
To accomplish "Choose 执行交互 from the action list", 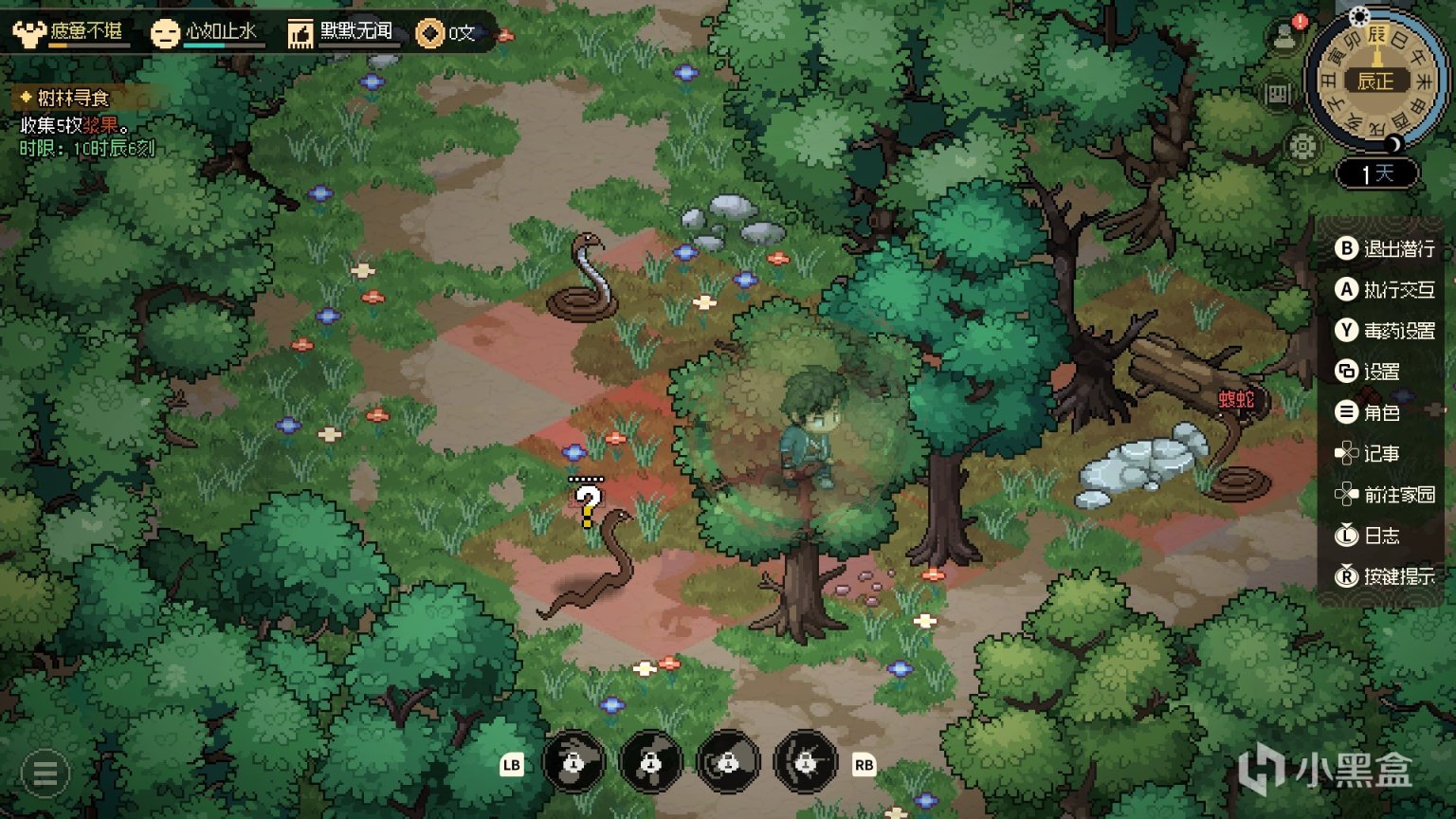I will click(x=1385, y=290).
